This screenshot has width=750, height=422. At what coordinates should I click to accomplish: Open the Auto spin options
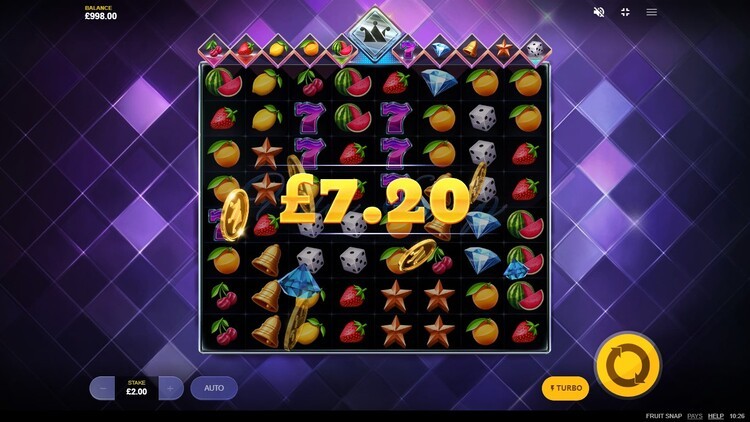[x=214, y=388]
